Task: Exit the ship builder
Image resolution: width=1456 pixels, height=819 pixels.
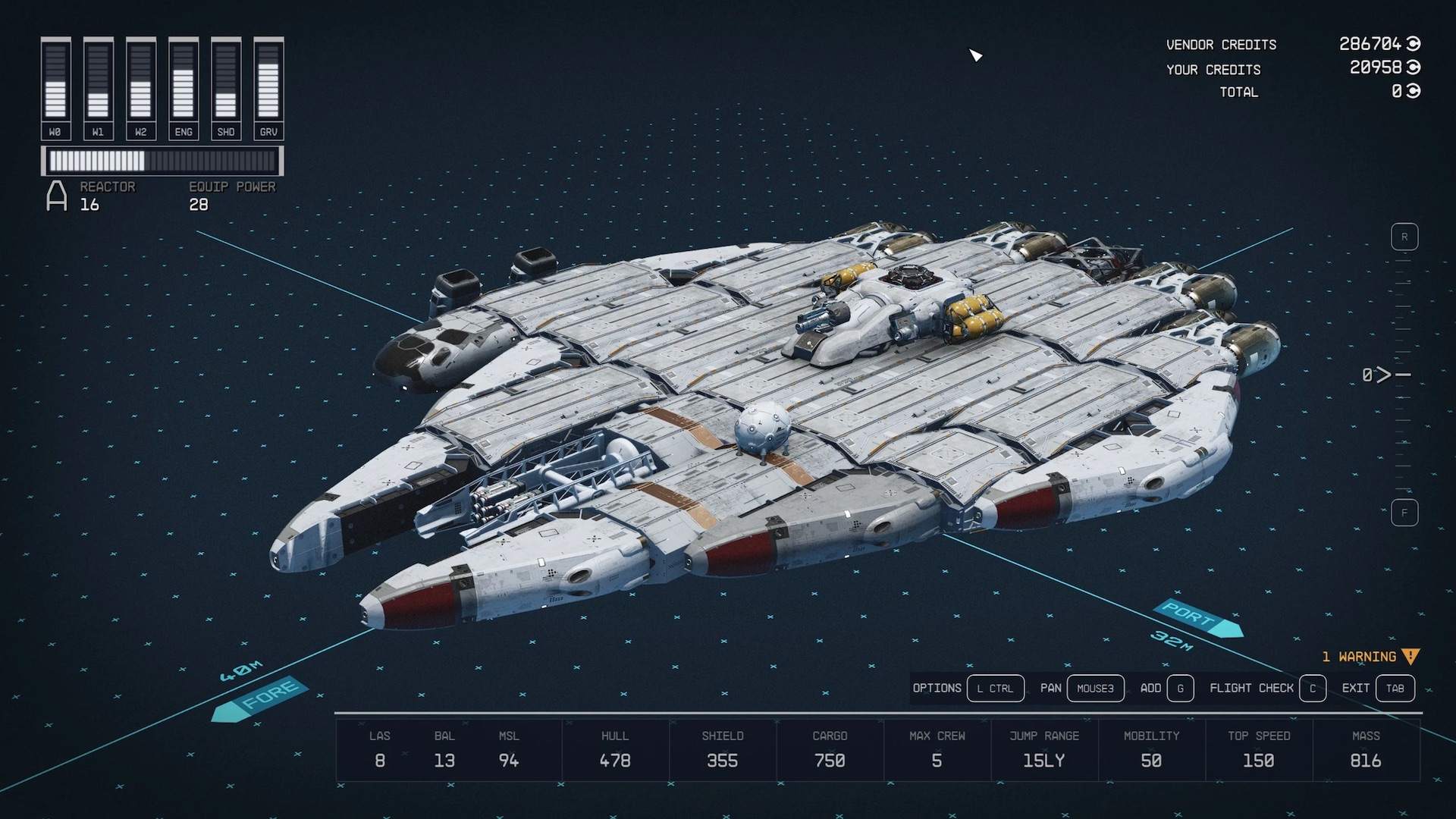Action: 1395,689
